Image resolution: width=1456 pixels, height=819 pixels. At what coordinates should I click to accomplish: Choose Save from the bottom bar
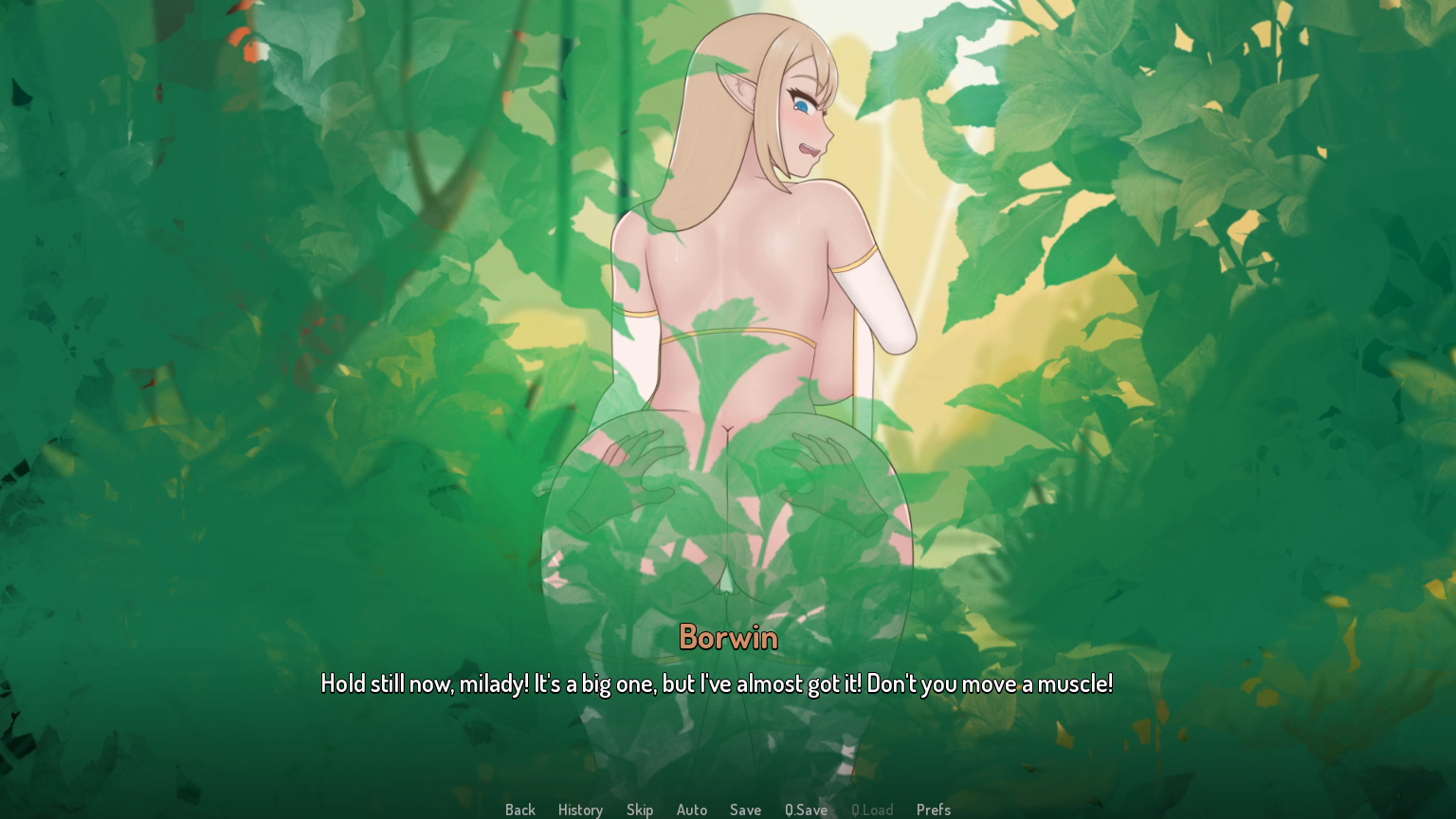746,810
